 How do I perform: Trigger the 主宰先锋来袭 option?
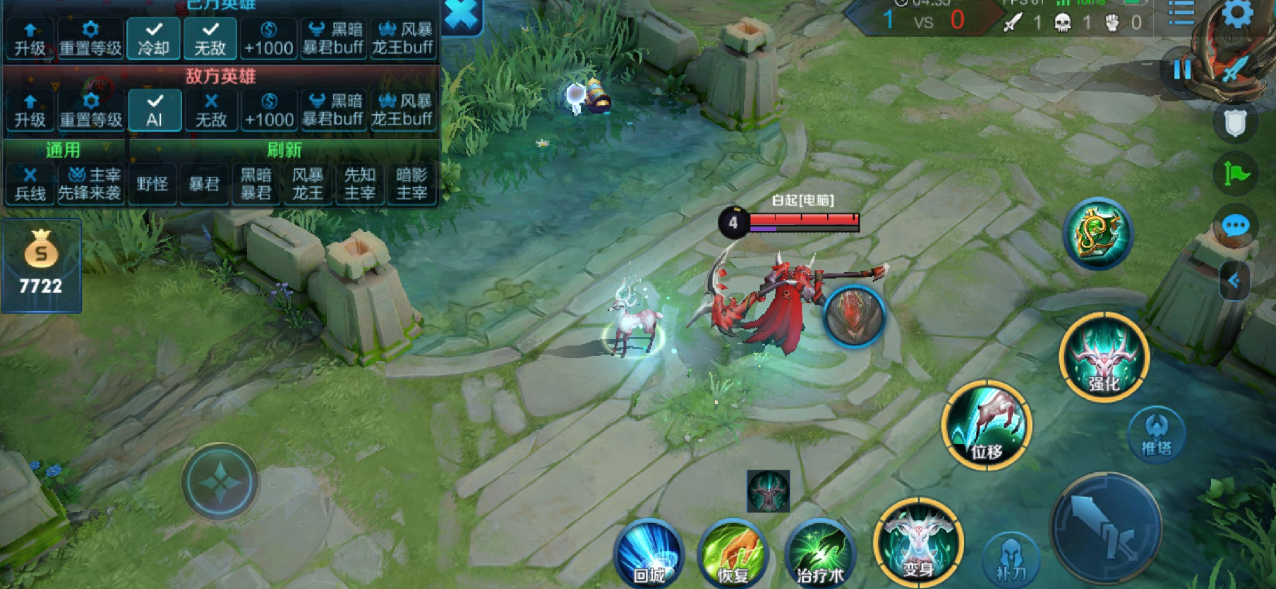pyautogui.click(x=90, y=183)
